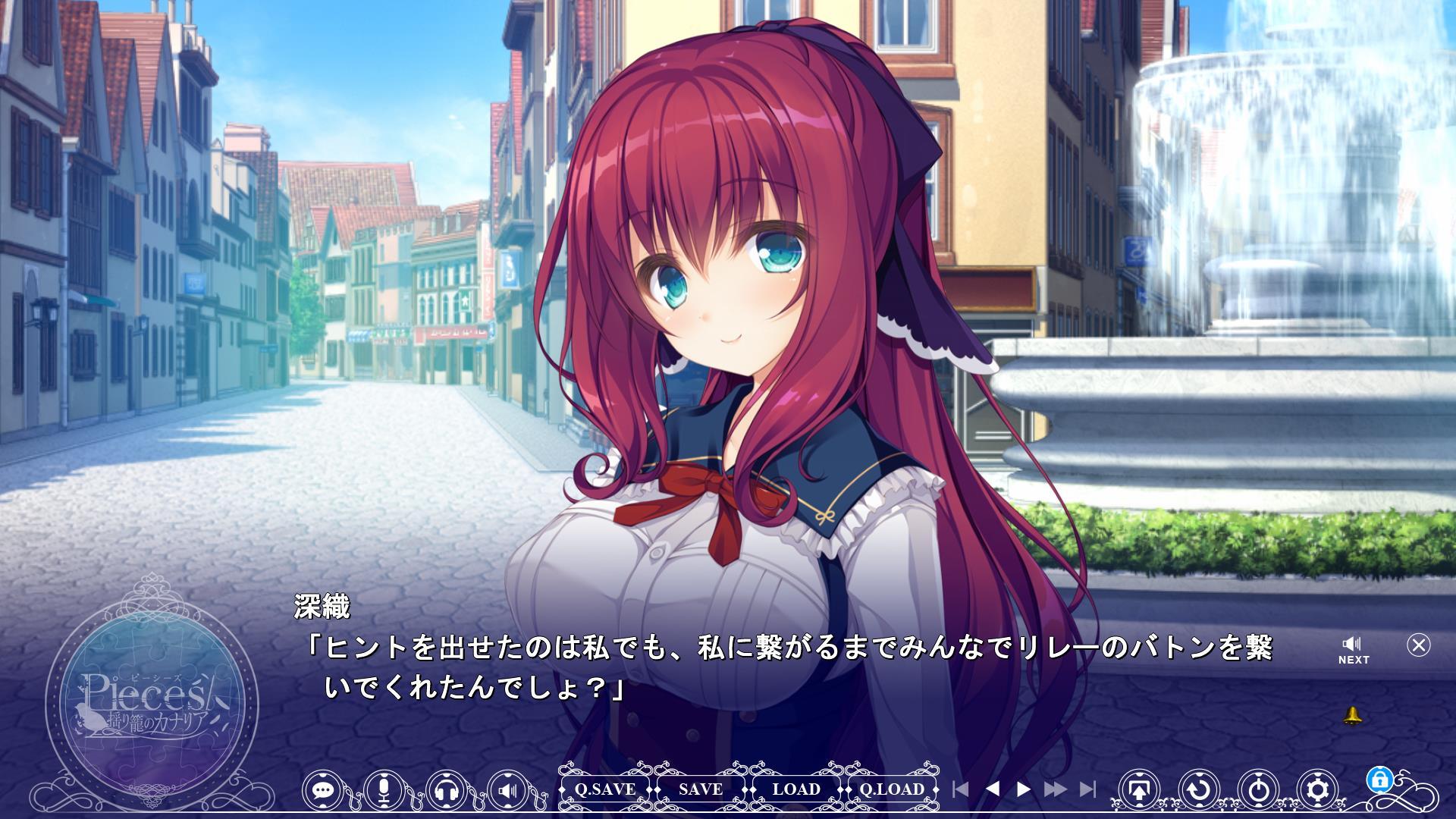This screenshot has height=819, width=1456.
Task: Go back one line with the left arrow
Action: [992, 789]
